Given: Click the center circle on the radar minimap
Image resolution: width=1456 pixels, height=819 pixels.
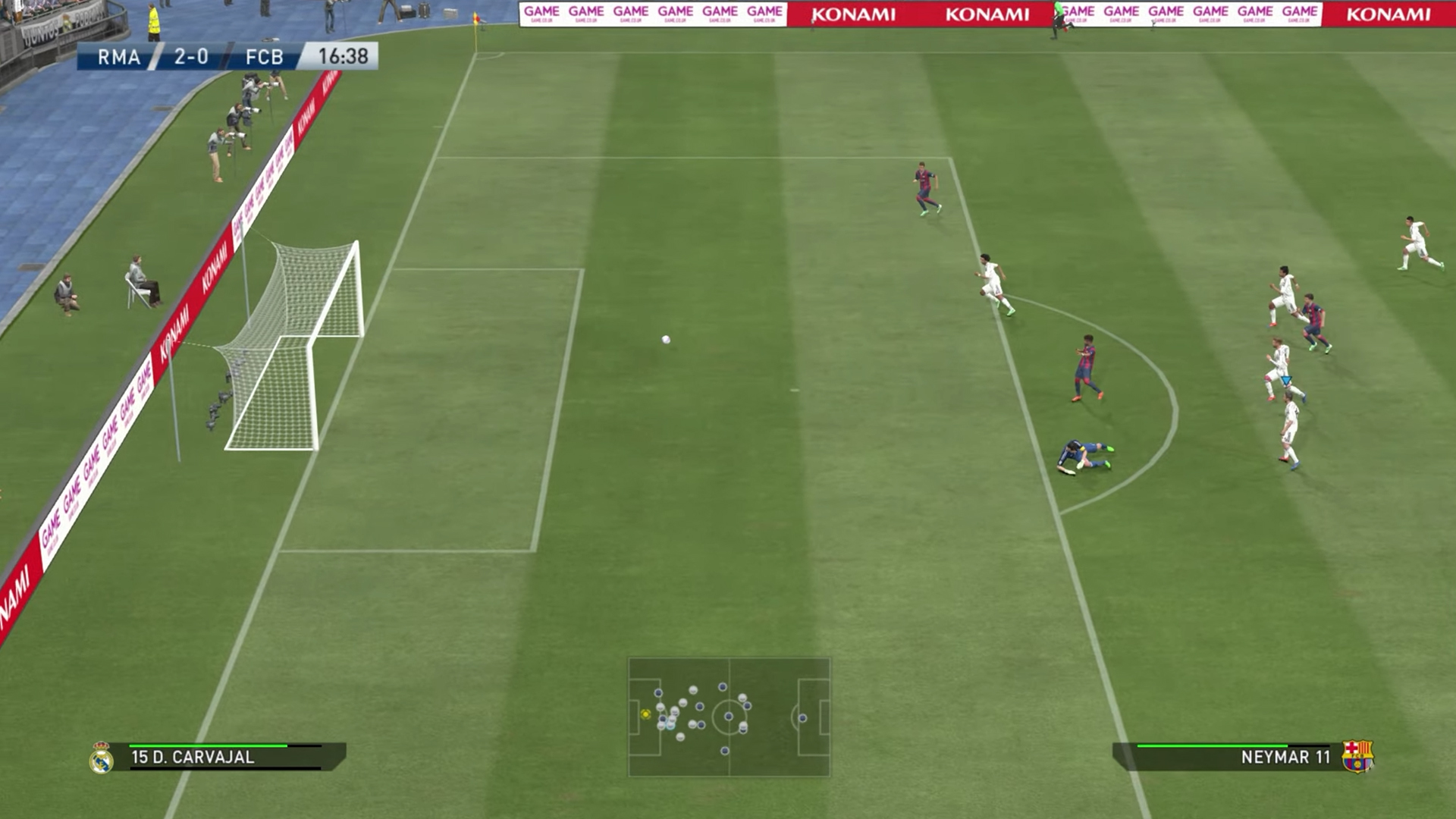Looking at the screenshot, I should tap(730, 717).
